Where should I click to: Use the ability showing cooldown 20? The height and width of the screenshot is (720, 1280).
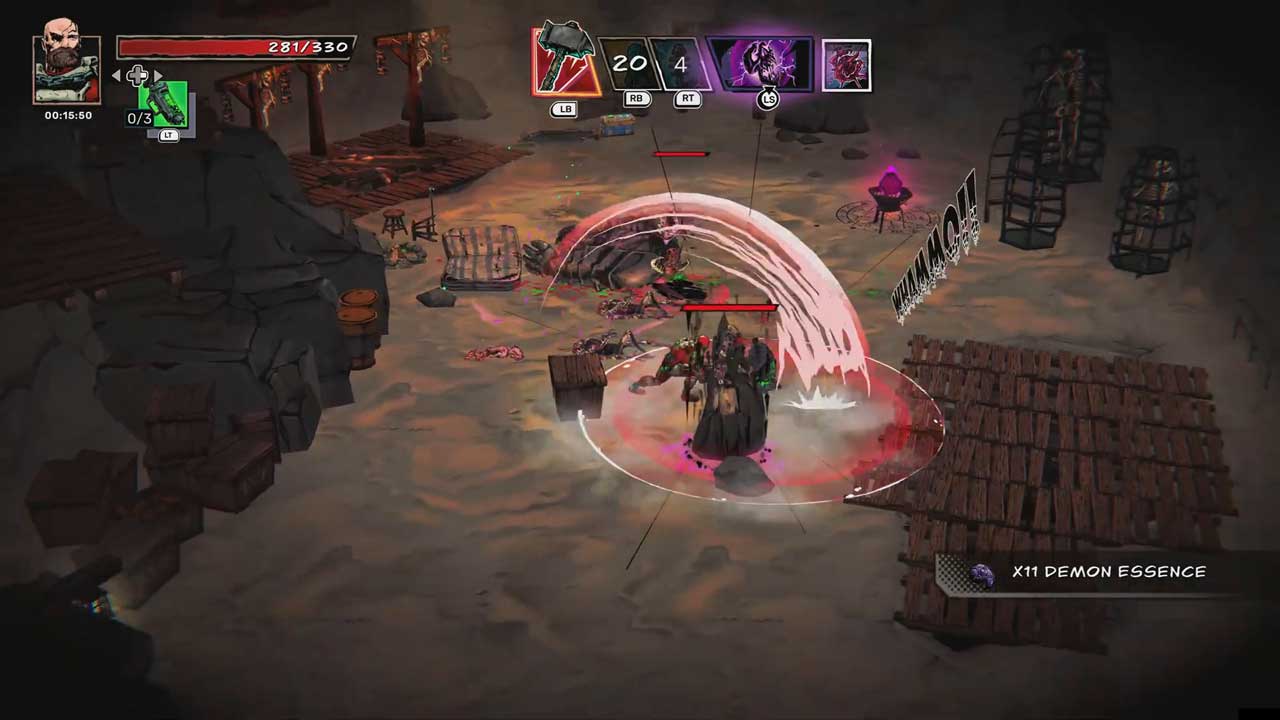(628, 64)
